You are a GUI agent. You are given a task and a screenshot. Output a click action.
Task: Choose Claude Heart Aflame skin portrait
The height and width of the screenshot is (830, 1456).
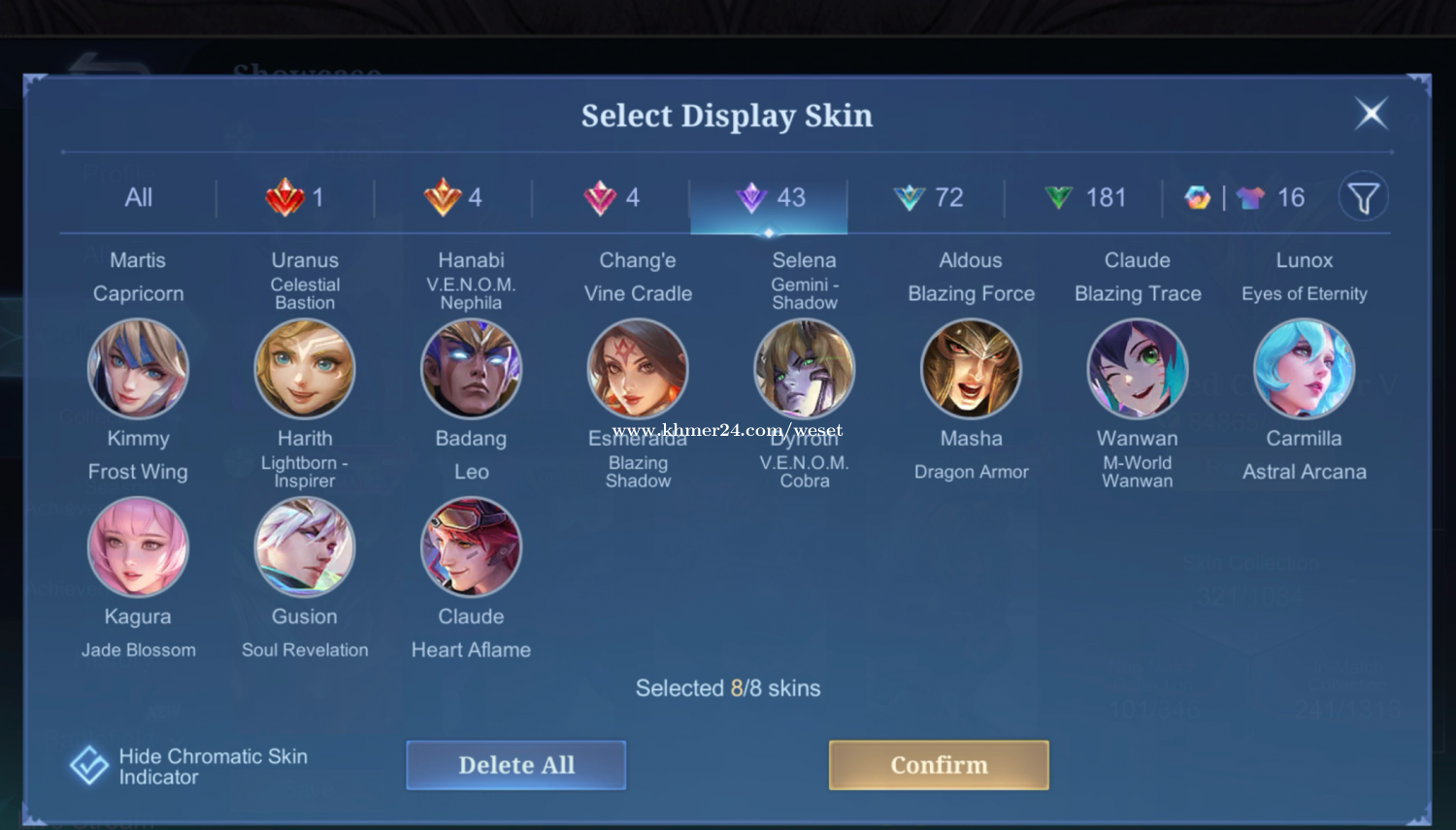(471, 547)
